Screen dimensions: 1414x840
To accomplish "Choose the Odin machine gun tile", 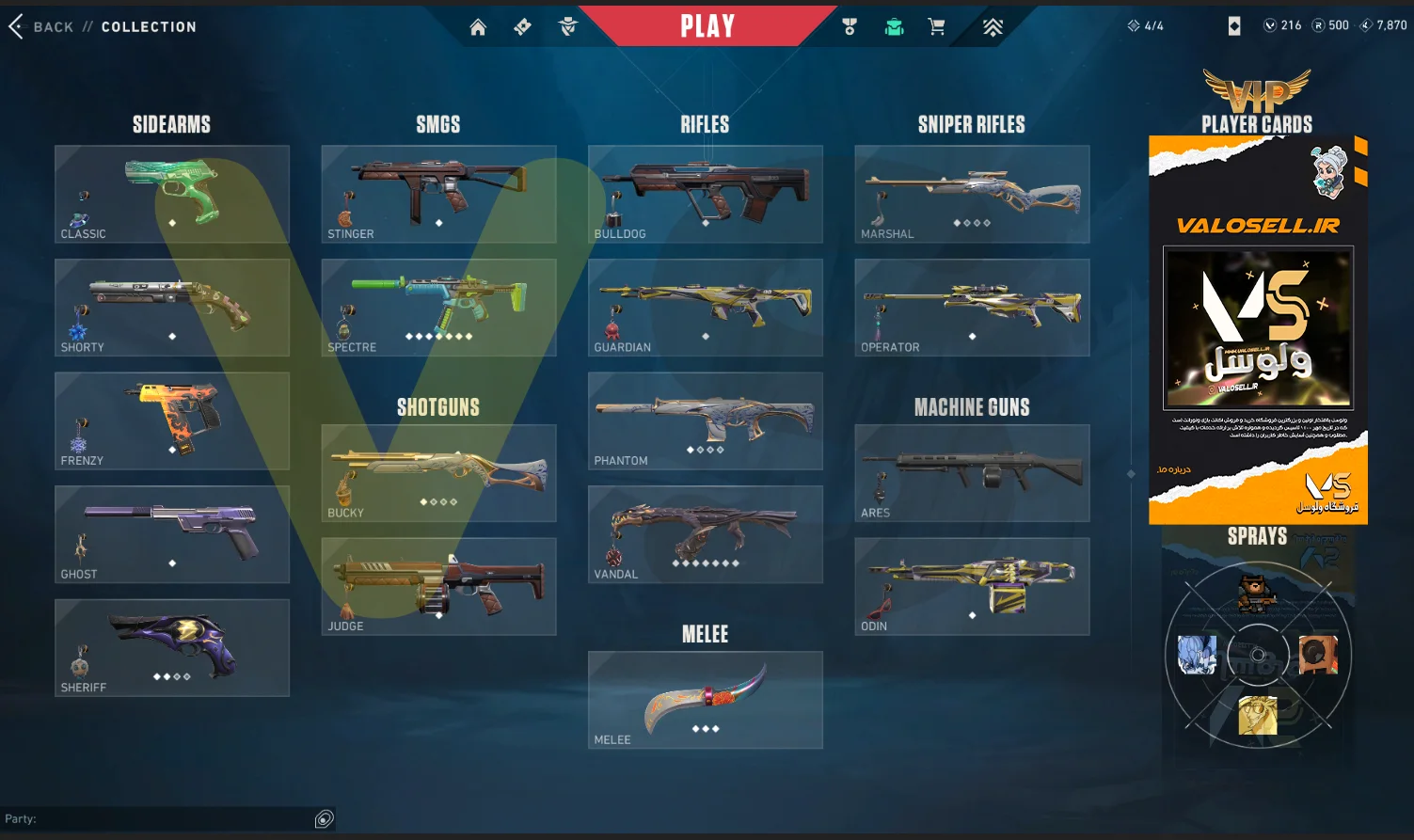I will pyautogui.click(x=972, y=586).
